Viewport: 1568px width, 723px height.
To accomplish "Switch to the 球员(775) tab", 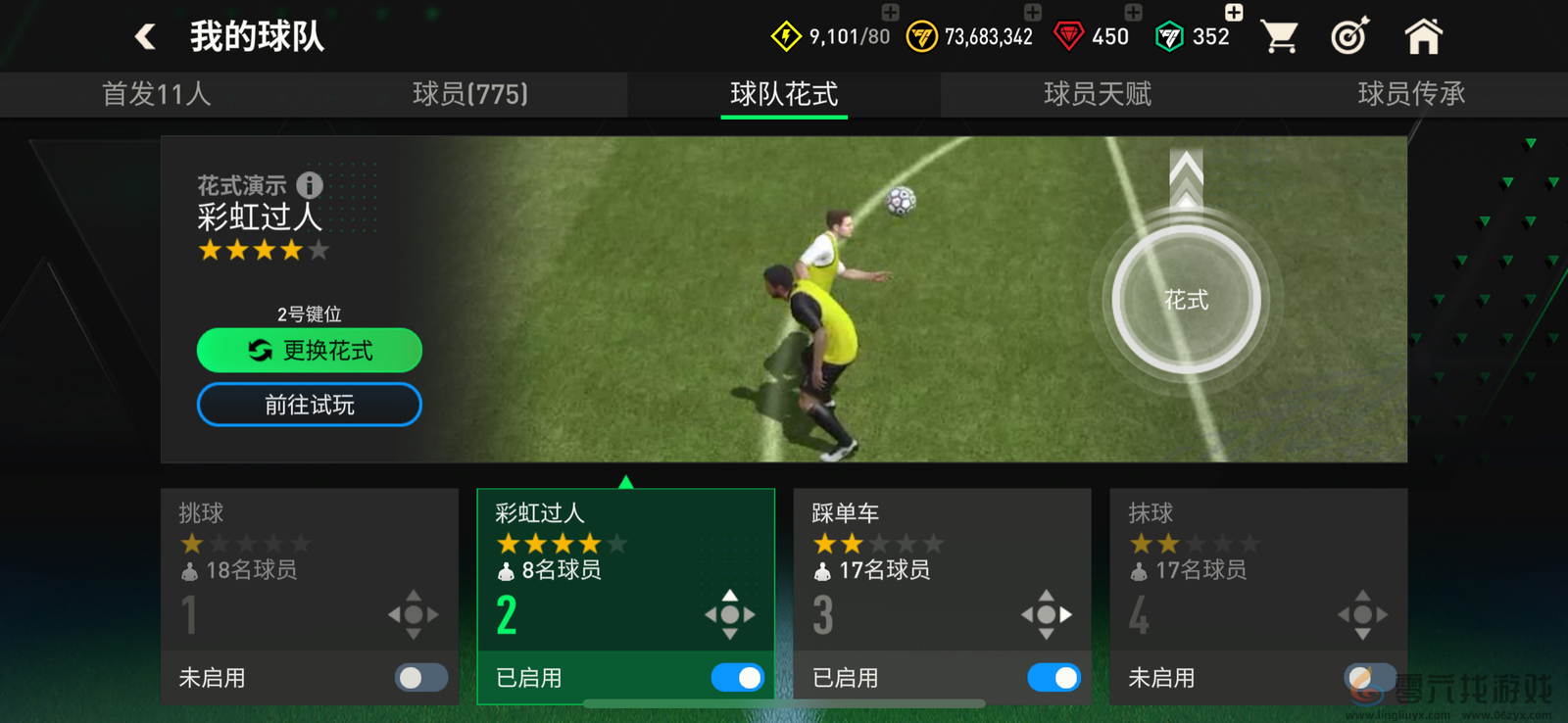I will pos(470,95).
